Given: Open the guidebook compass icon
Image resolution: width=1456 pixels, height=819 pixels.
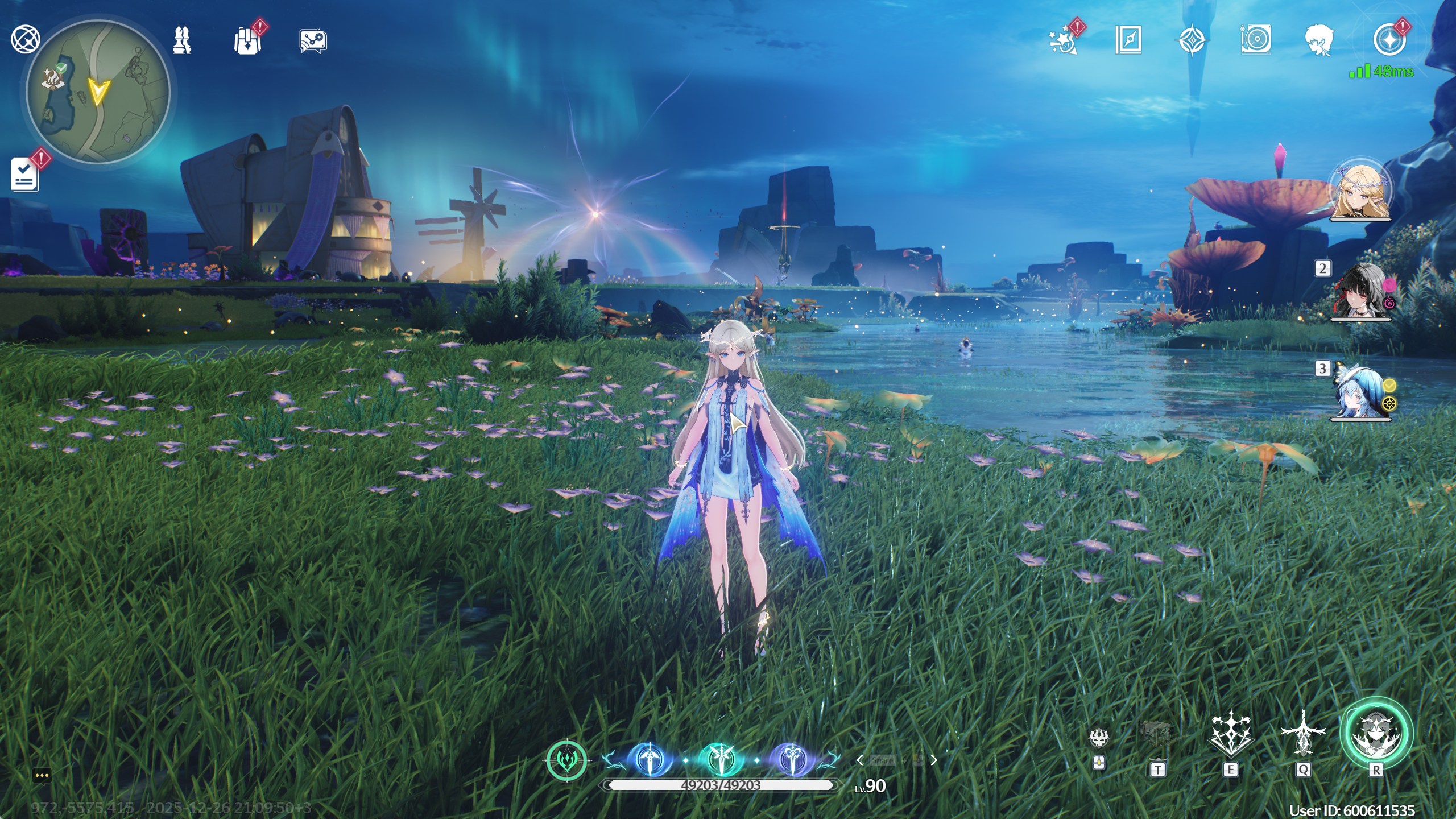Looking at the screenshot, I should point(1128,40).
